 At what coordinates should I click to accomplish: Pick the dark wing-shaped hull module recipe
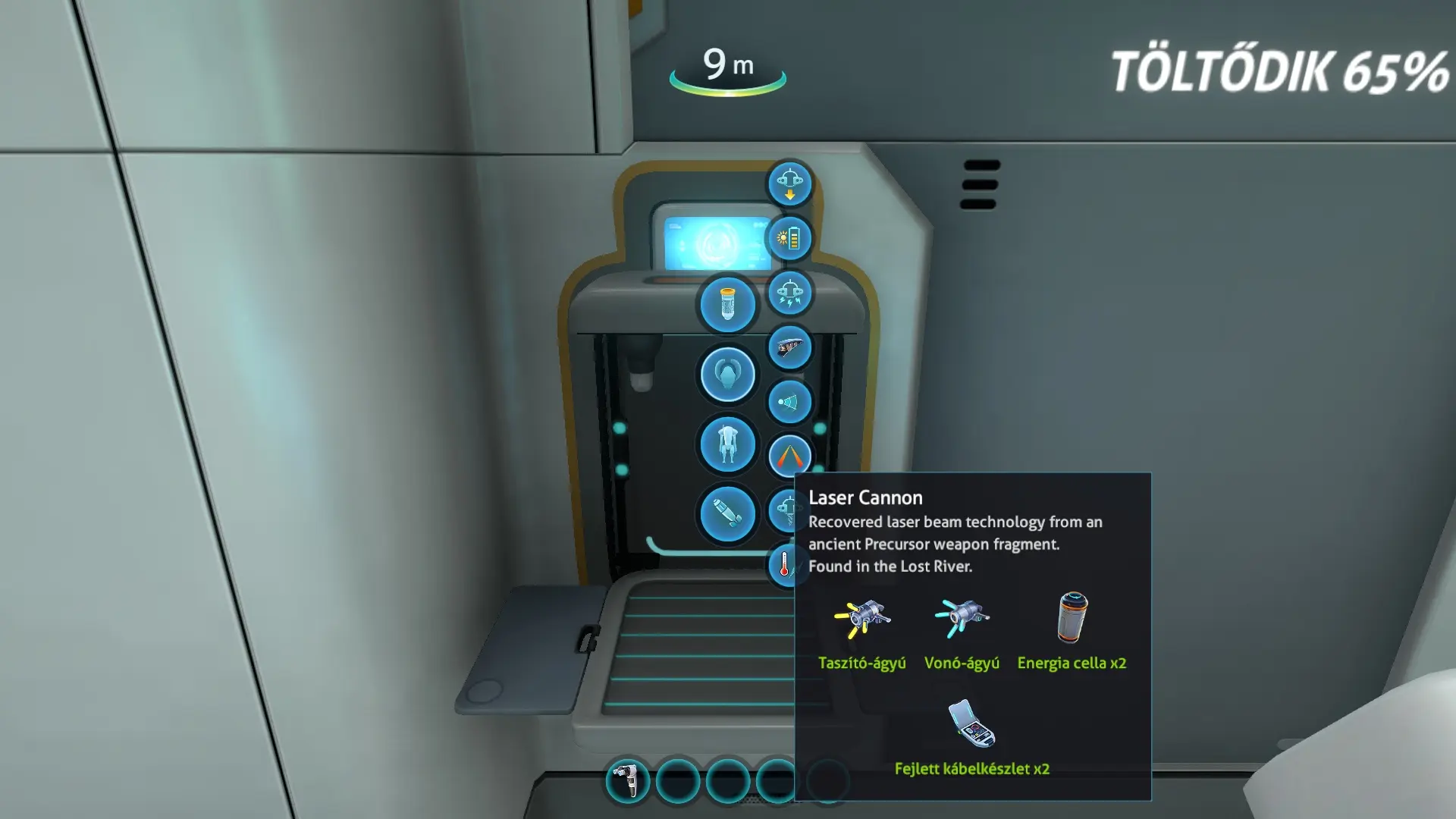click(789, 348)
